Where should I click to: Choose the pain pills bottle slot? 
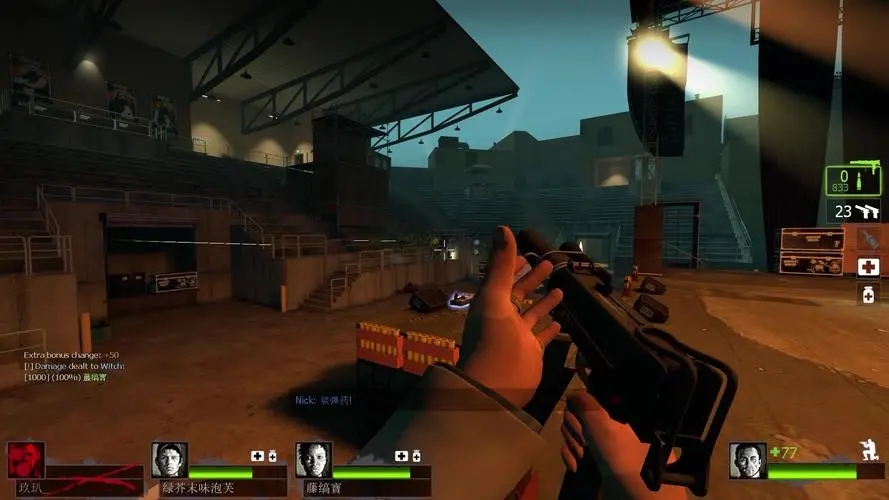point(867,293)
